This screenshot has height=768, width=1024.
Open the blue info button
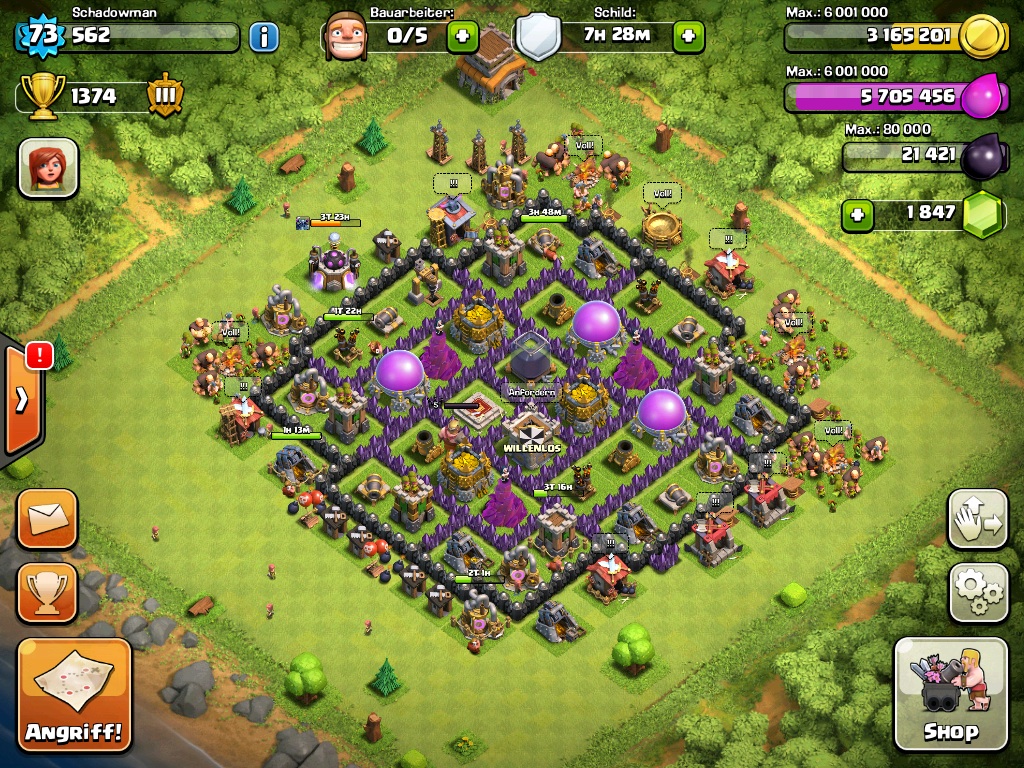tap(263, 38)
